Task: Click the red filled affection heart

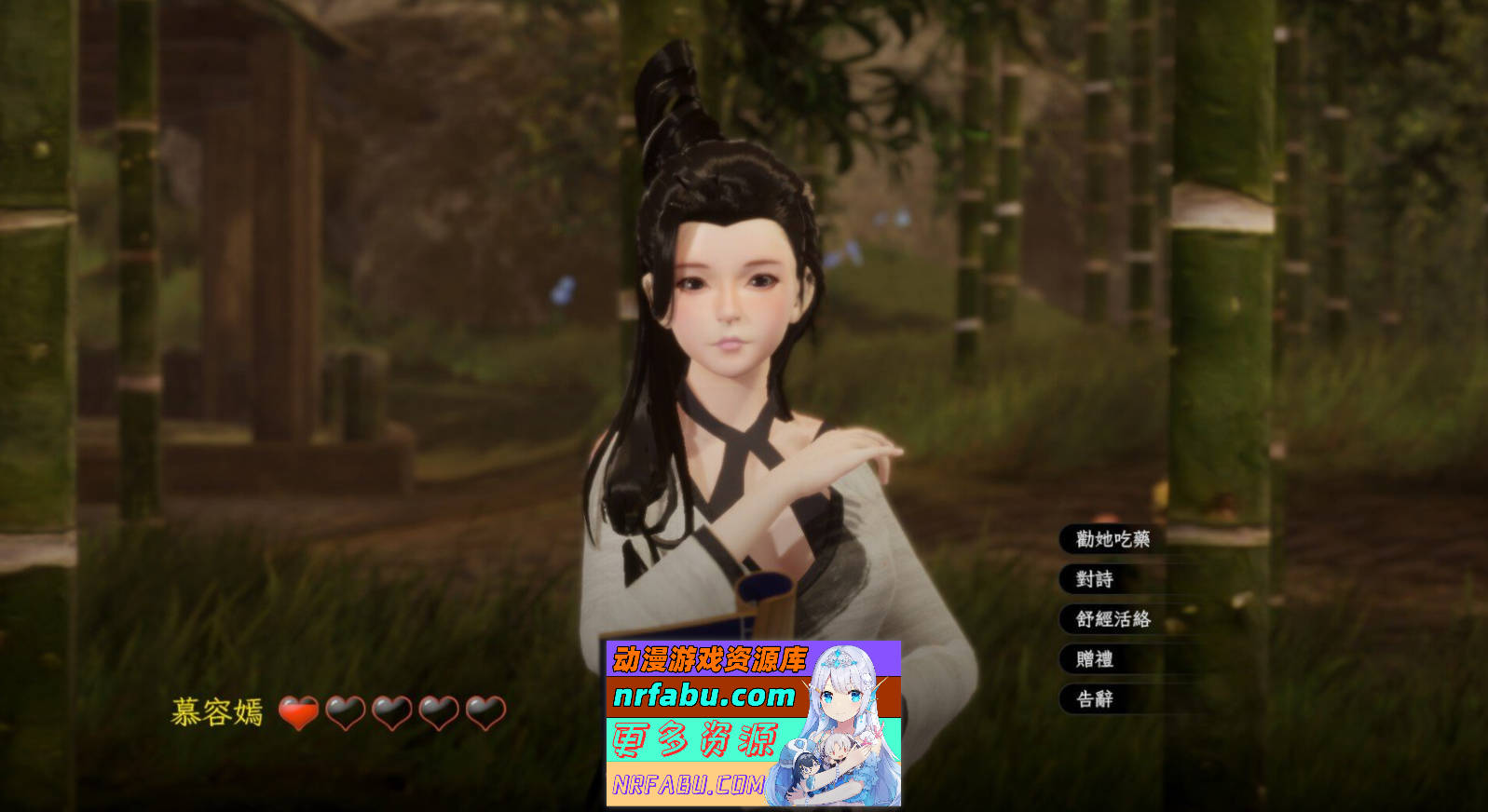Action: click(297, 712)
